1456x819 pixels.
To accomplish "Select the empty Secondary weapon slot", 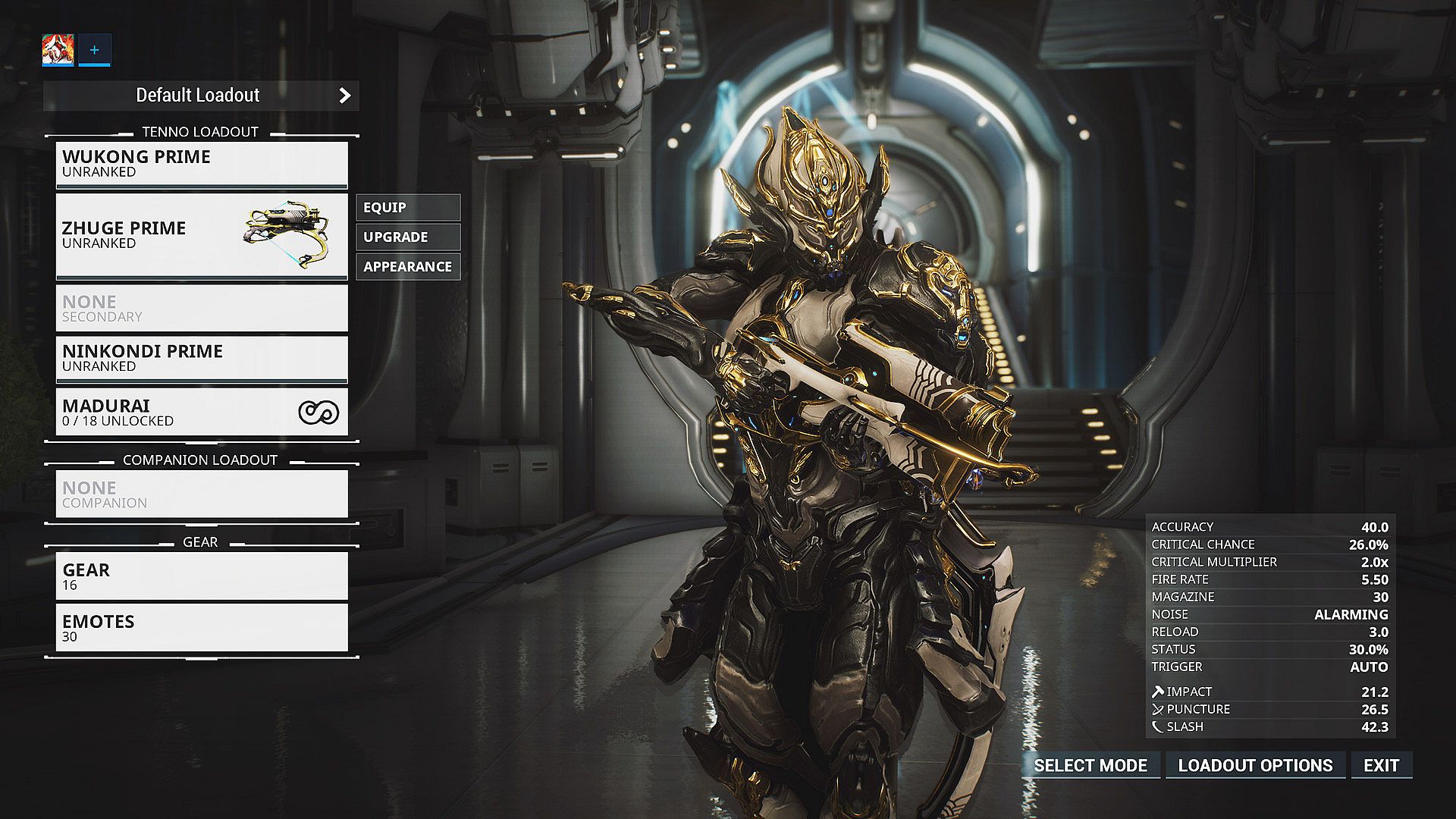I will click(x=202, y=308).
